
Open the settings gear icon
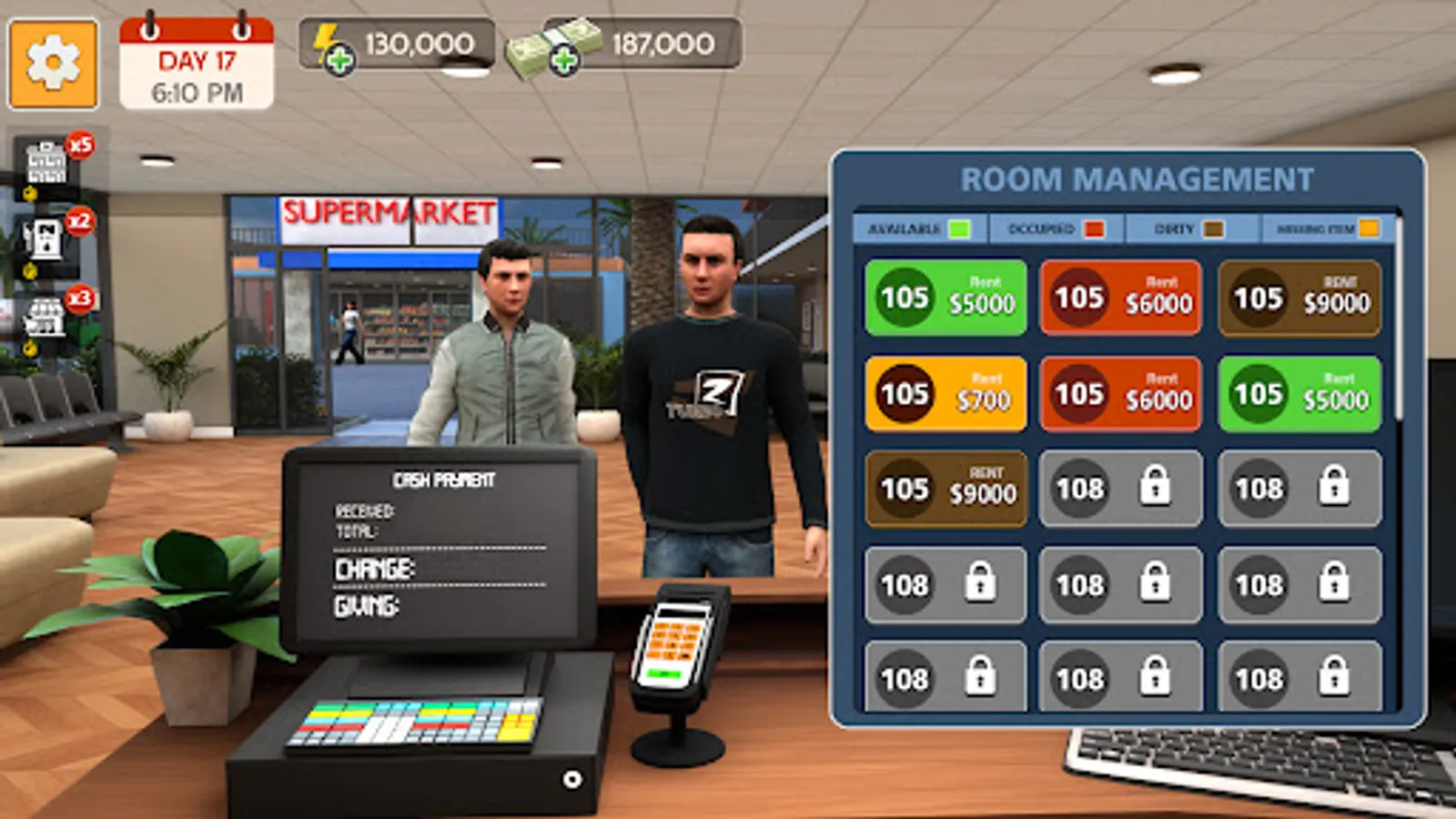[53, 64]
